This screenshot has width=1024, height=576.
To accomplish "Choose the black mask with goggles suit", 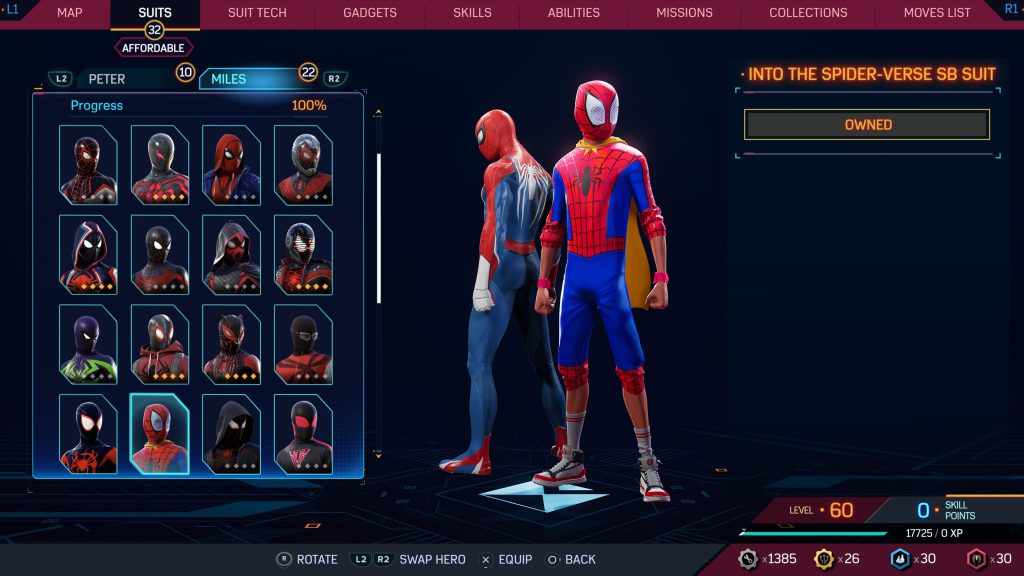I will tap(303, 345).
